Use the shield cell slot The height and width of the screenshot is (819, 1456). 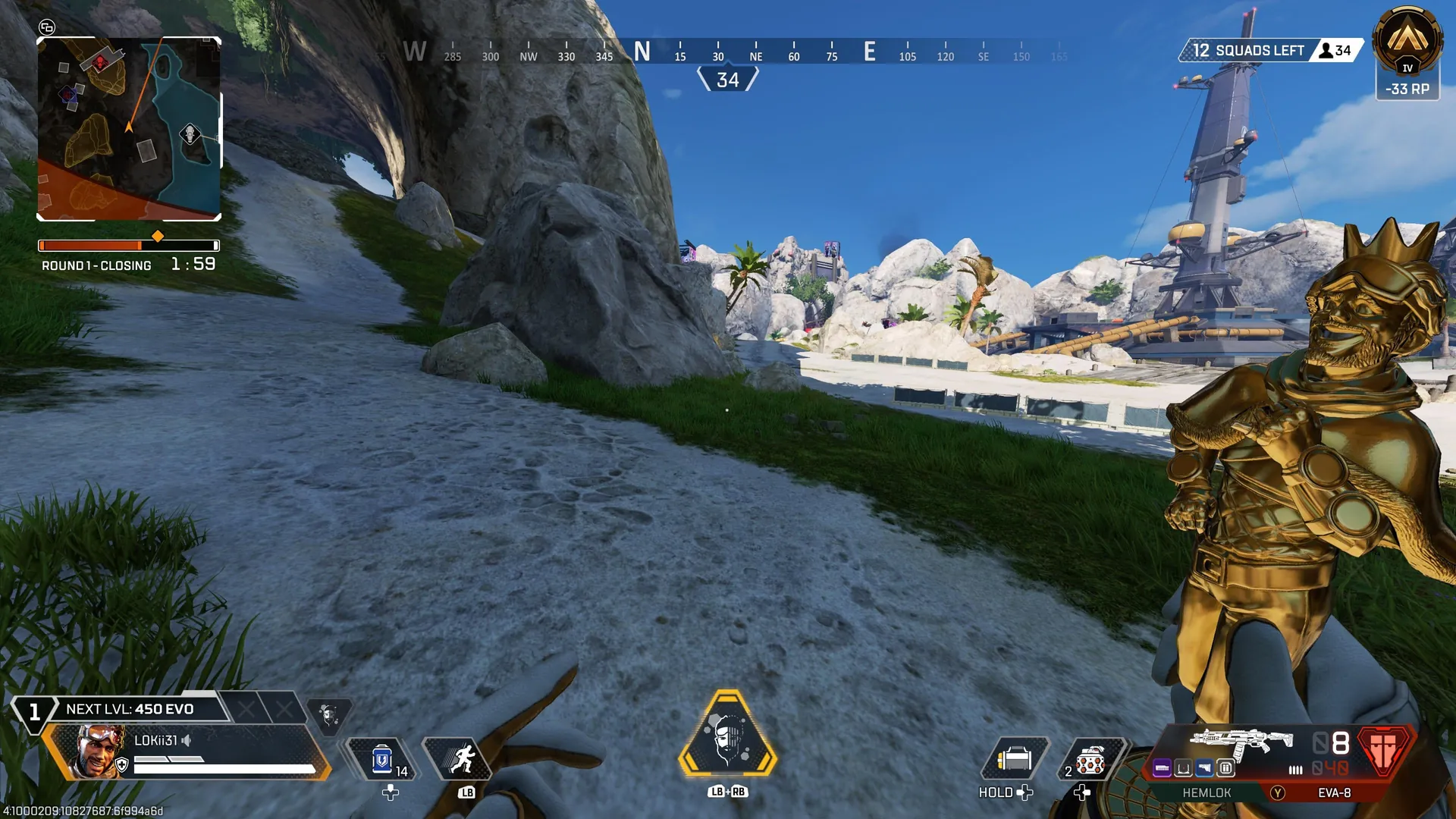point(382,759)
